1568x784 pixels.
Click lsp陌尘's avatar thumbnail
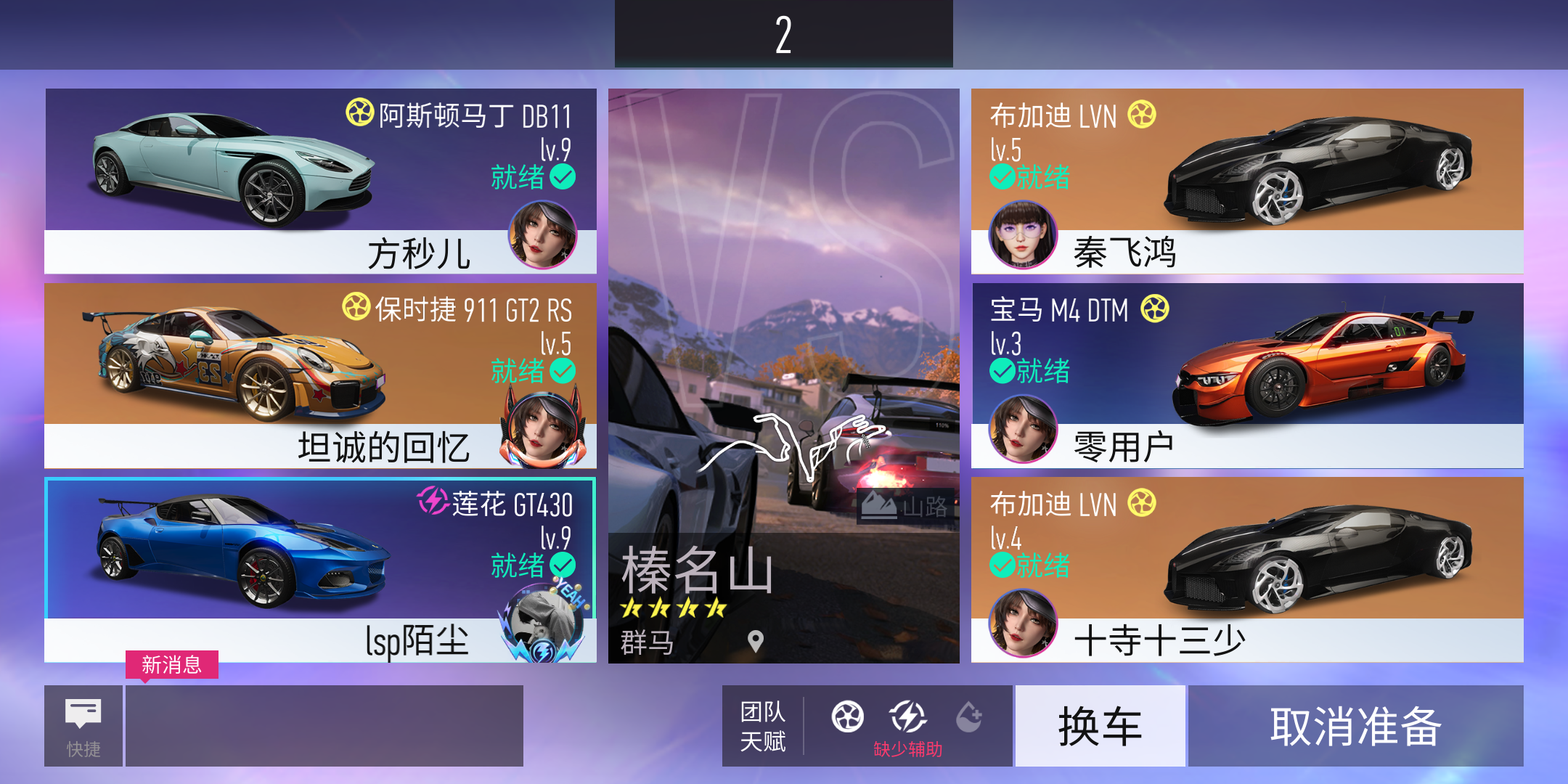(542, 621)
